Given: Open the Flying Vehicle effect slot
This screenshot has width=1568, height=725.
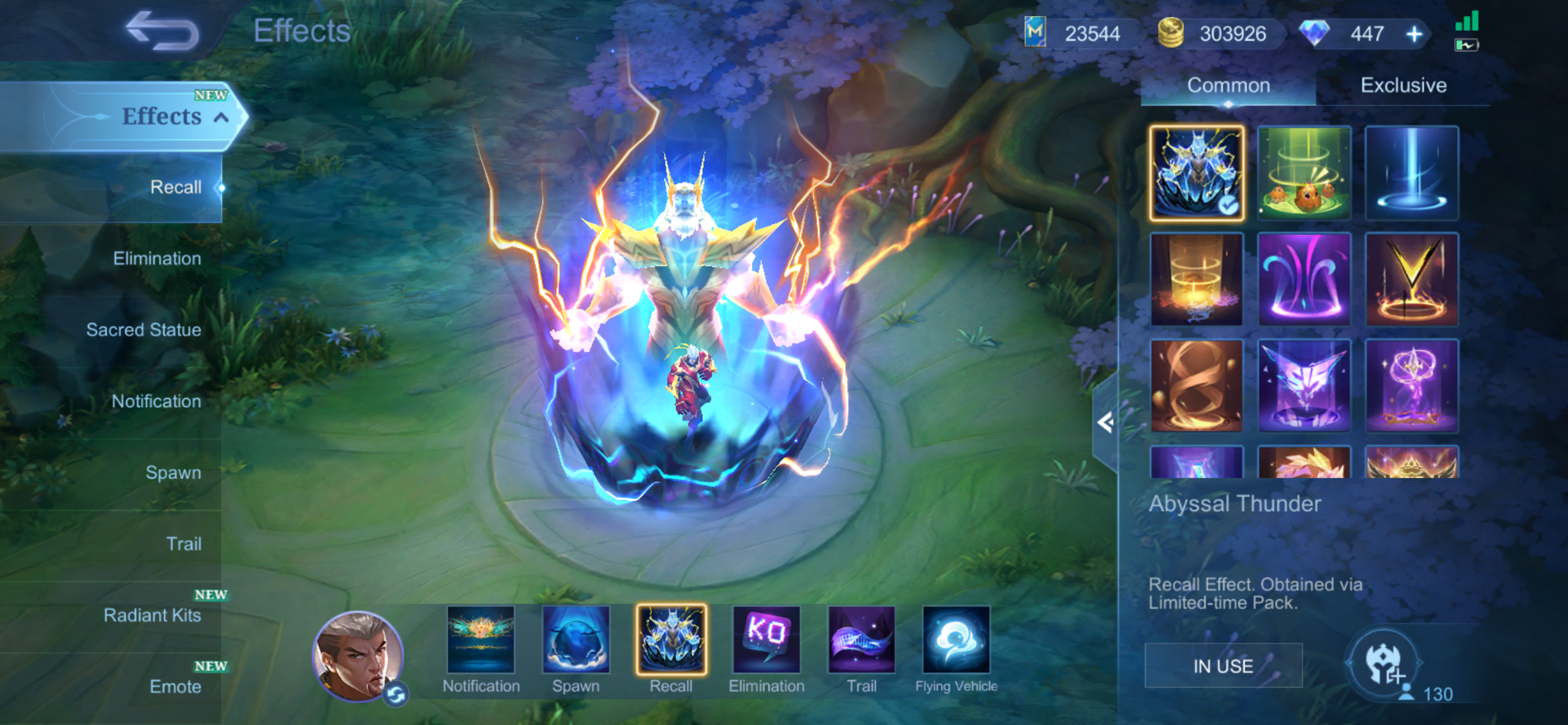Looking at the screenshot, I should point(956,640).
